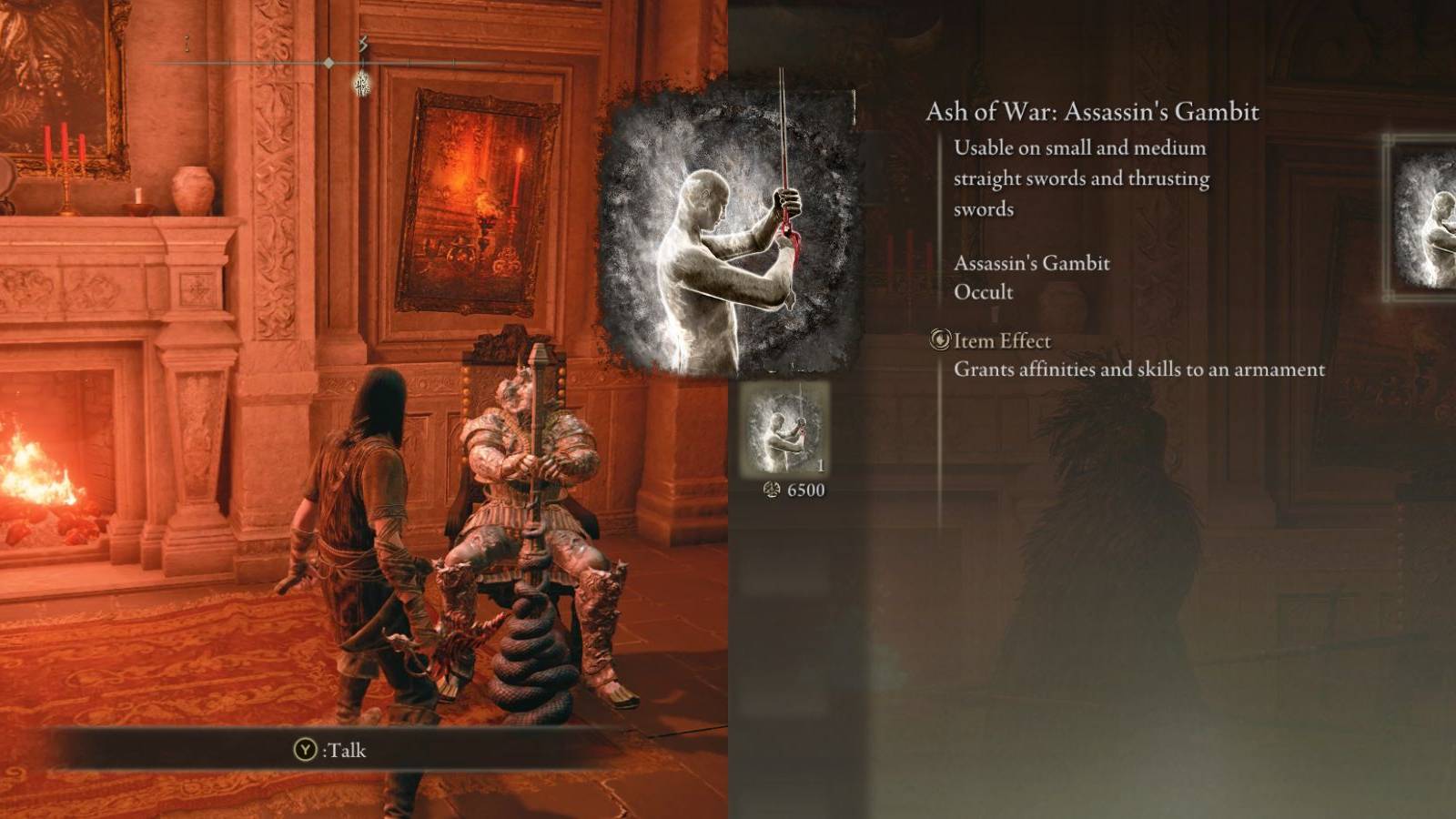Click the Ash of War: Assassin's Gambit title
1456x819 pixels.
tap(1094, 112)
